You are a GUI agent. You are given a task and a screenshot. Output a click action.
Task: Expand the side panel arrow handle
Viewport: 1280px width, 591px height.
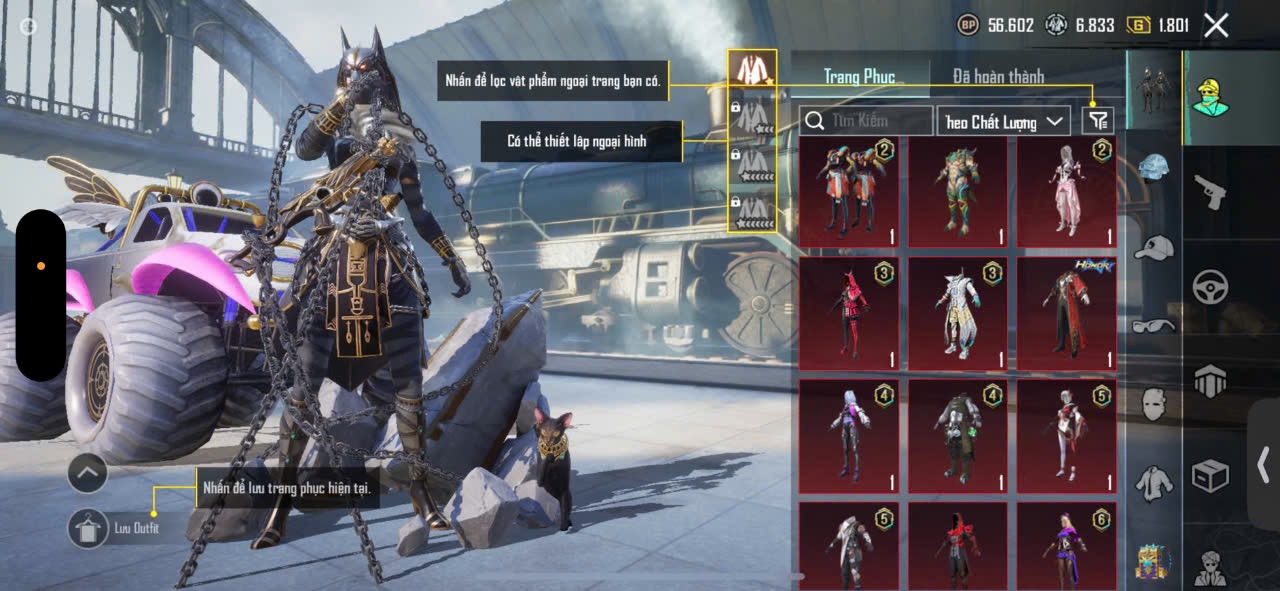tap(1264, 463)
